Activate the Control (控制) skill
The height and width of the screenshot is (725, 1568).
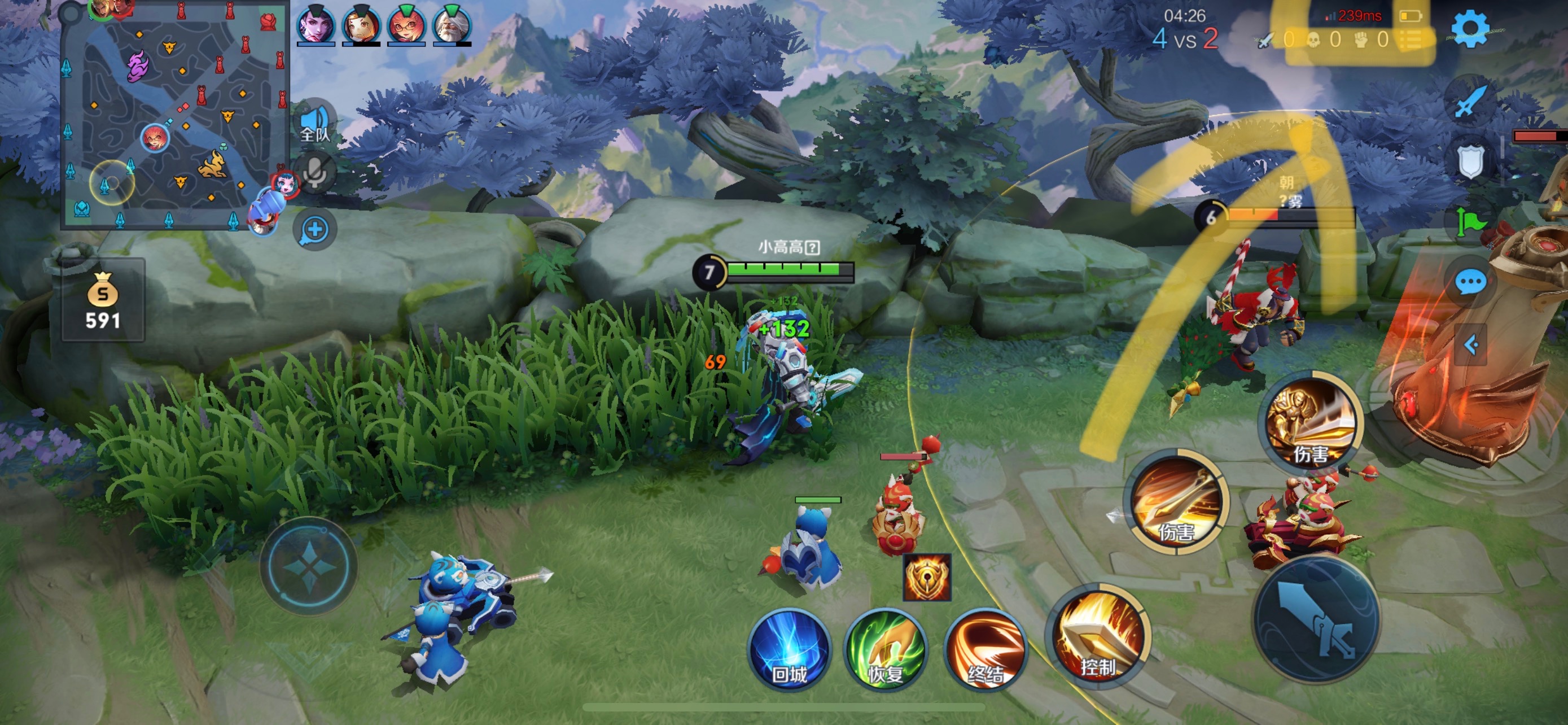click(x=1098, y=637)
